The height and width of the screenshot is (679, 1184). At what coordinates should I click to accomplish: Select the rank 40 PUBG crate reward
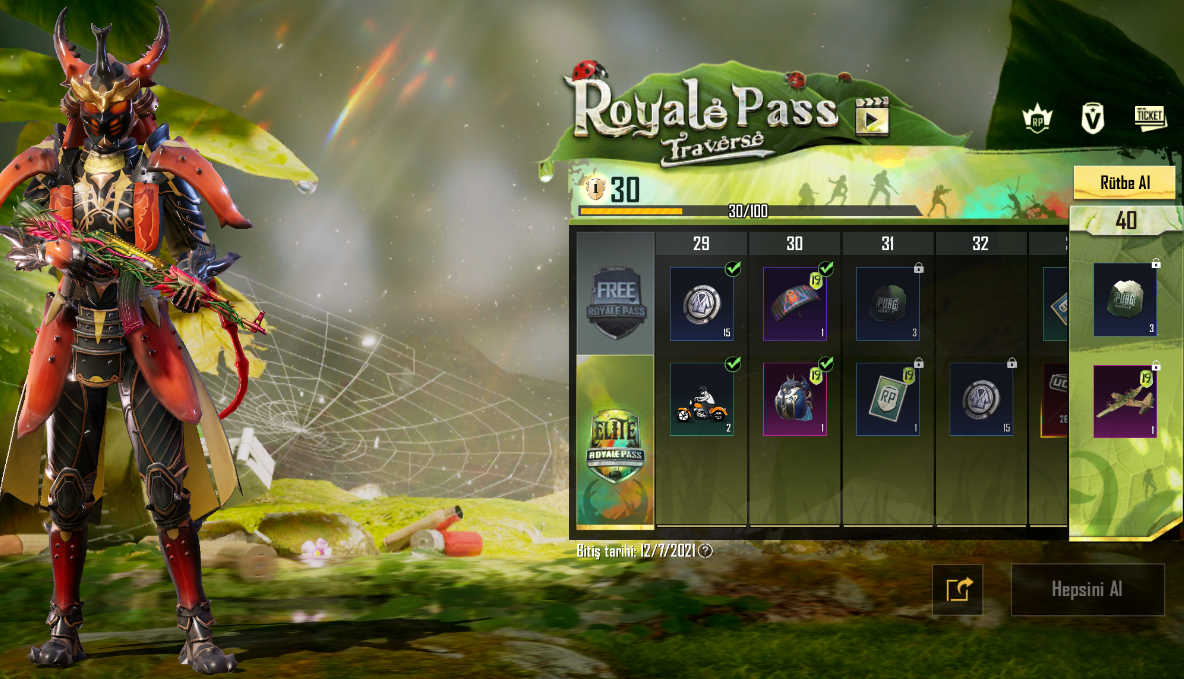click(x=1125, y=300)
